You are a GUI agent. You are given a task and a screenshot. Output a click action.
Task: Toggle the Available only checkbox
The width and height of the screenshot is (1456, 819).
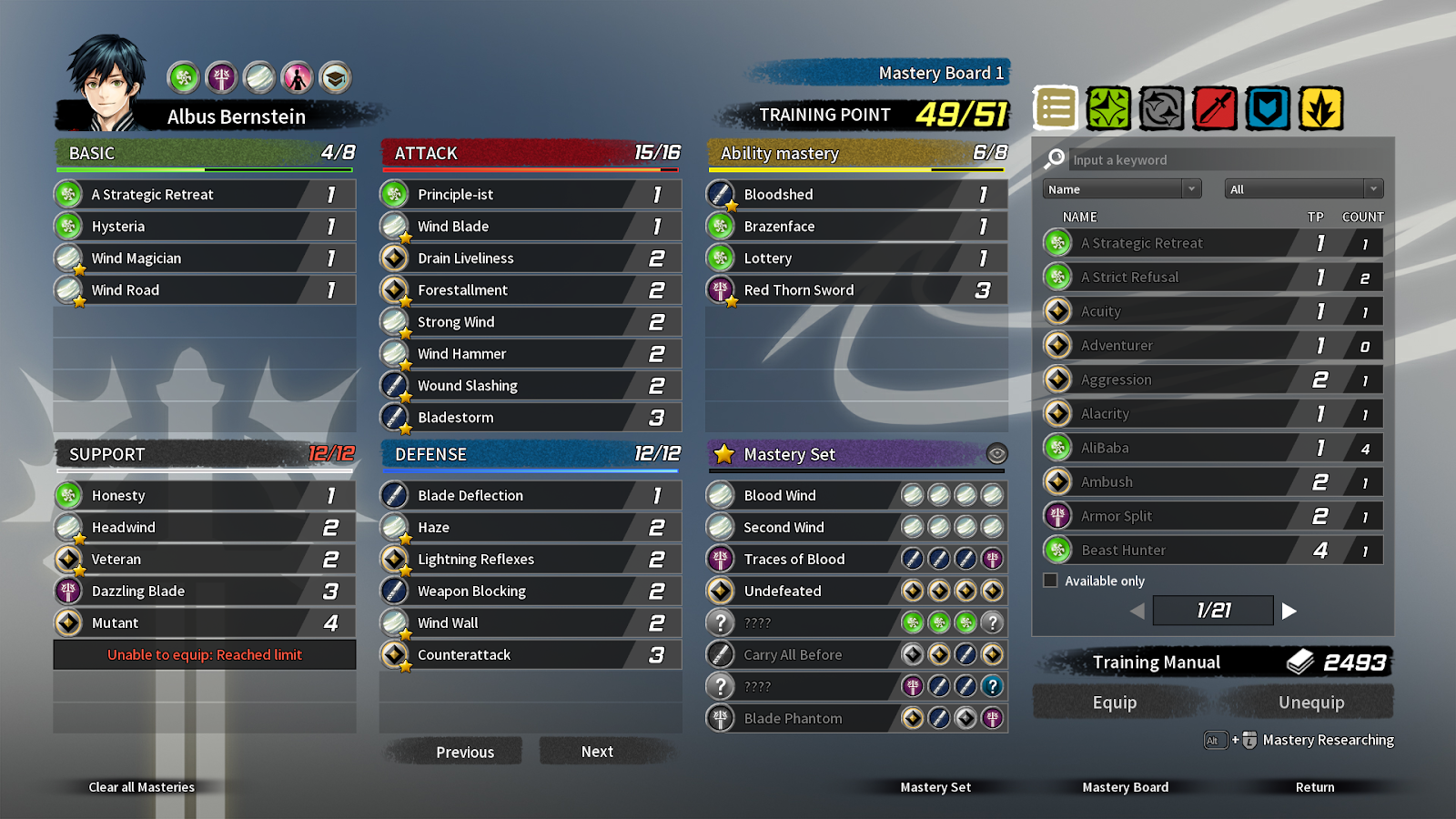click(1051, 581)
